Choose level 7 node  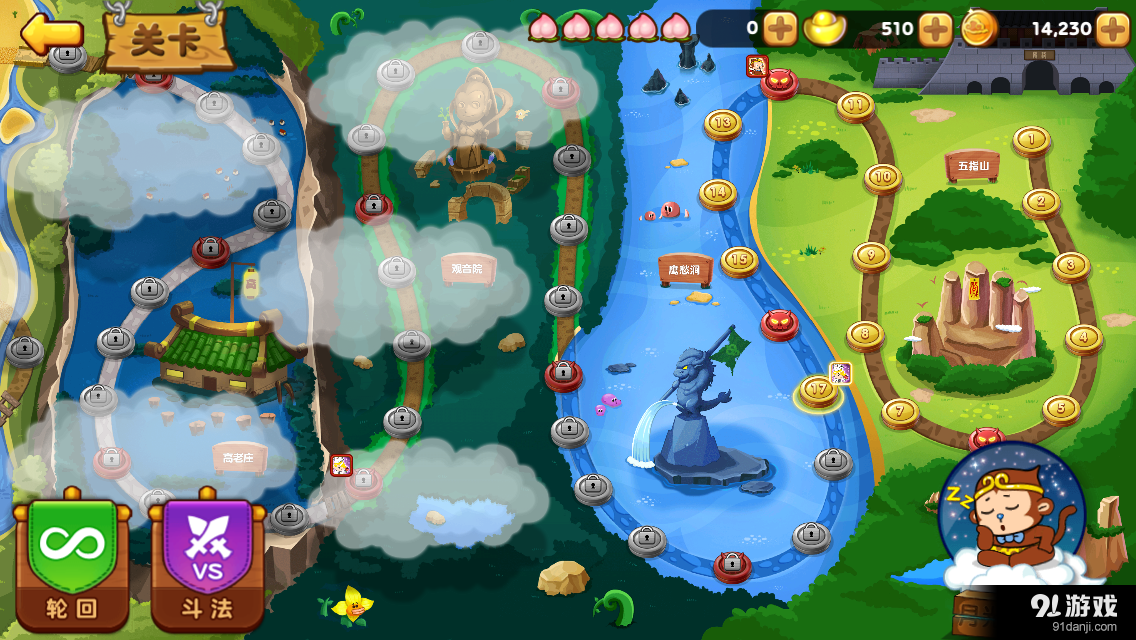900,410
